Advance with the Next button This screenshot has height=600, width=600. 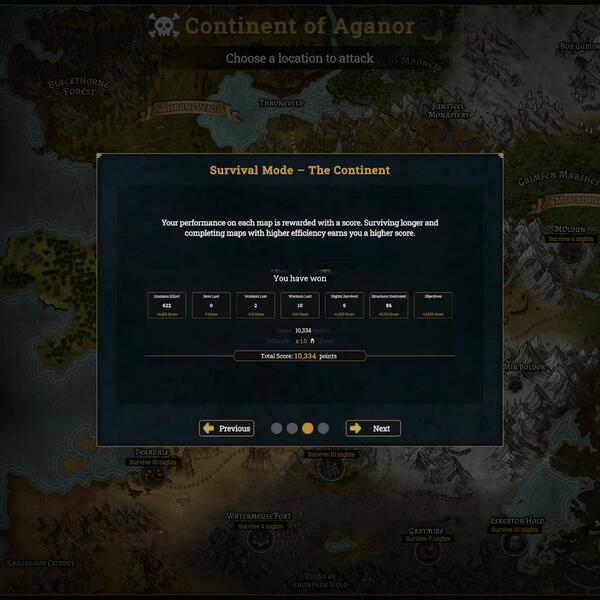coord(373,428)
